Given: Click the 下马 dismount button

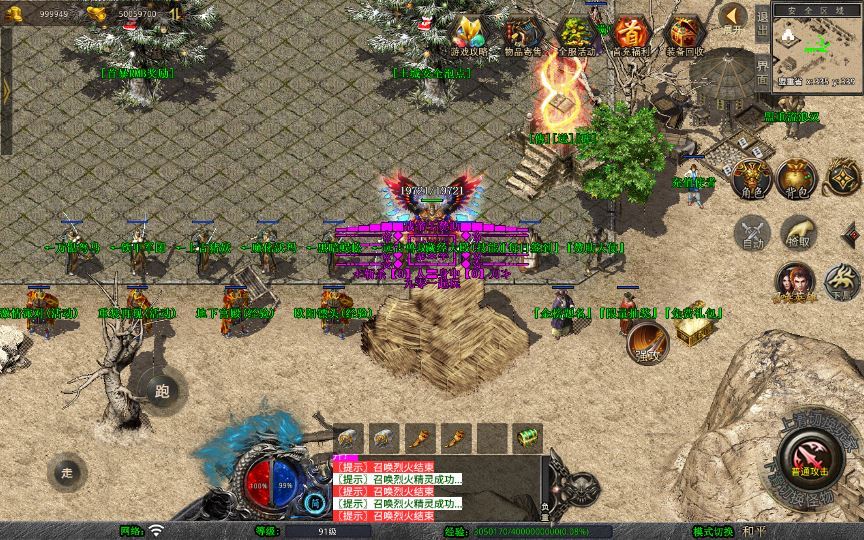Looking at the screenshot, I should tap(839, 283).
